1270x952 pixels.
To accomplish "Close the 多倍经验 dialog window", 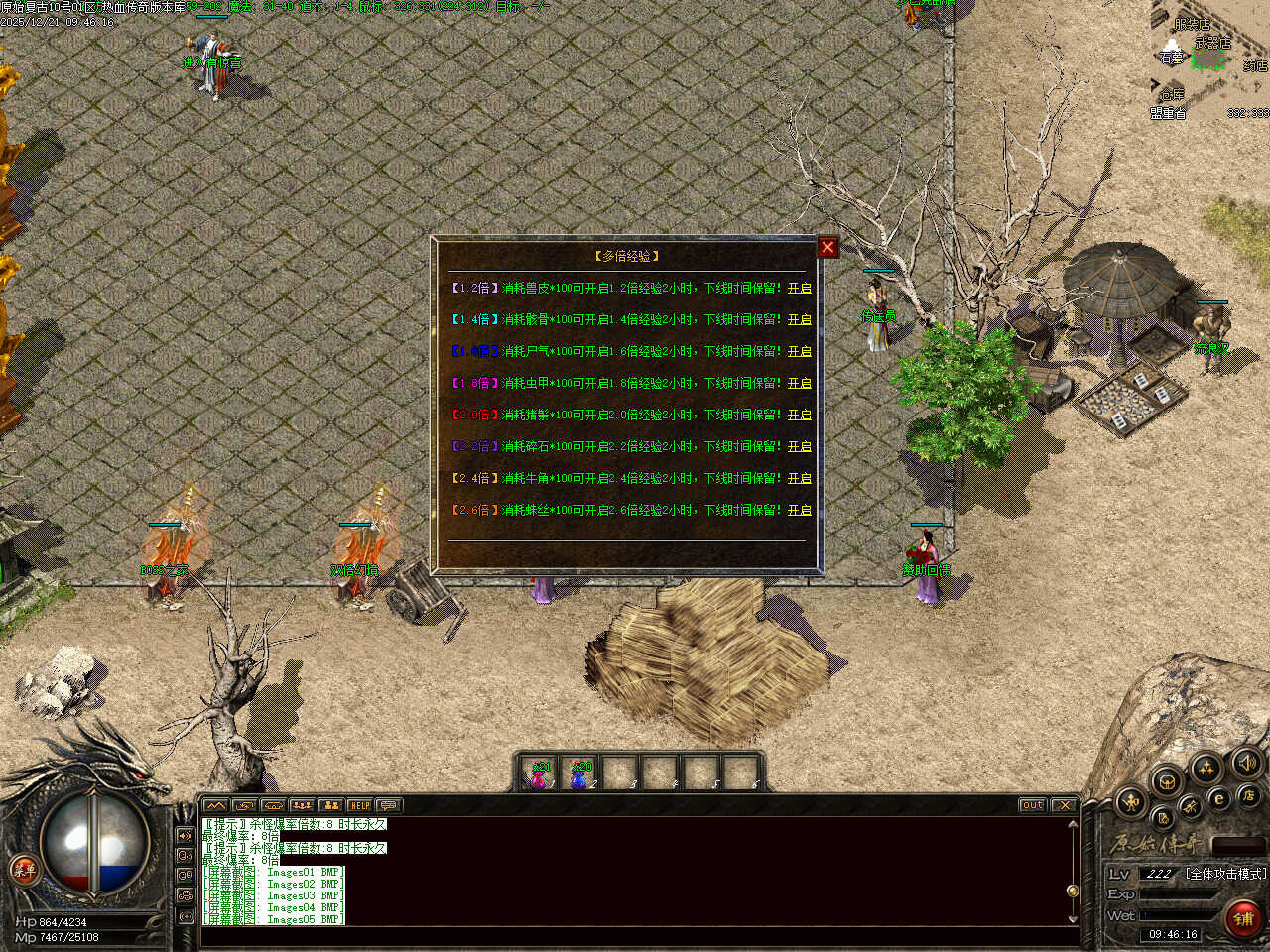I will tap(827, 247).
